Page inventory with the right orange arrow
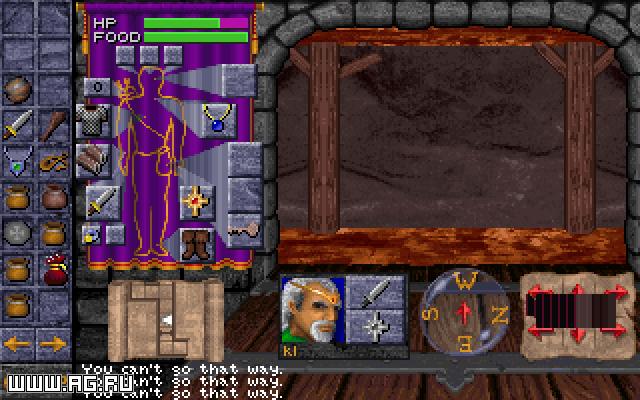Viewport: 640px width, 400px height. click(54, 345)
